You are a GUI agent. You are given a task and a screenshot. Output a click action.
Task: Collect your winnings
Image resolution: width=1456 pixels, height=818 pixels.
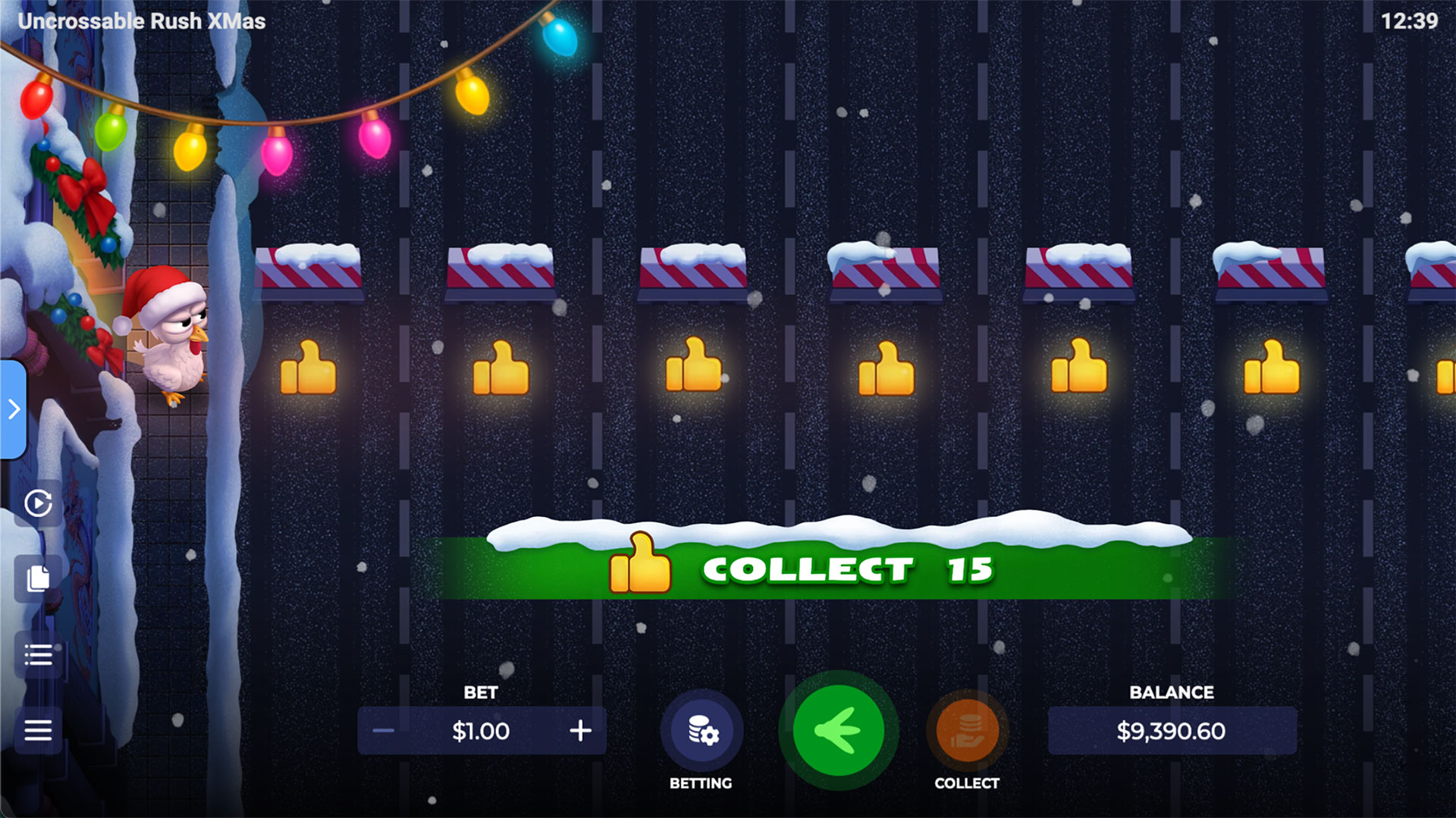coord(967,732)
